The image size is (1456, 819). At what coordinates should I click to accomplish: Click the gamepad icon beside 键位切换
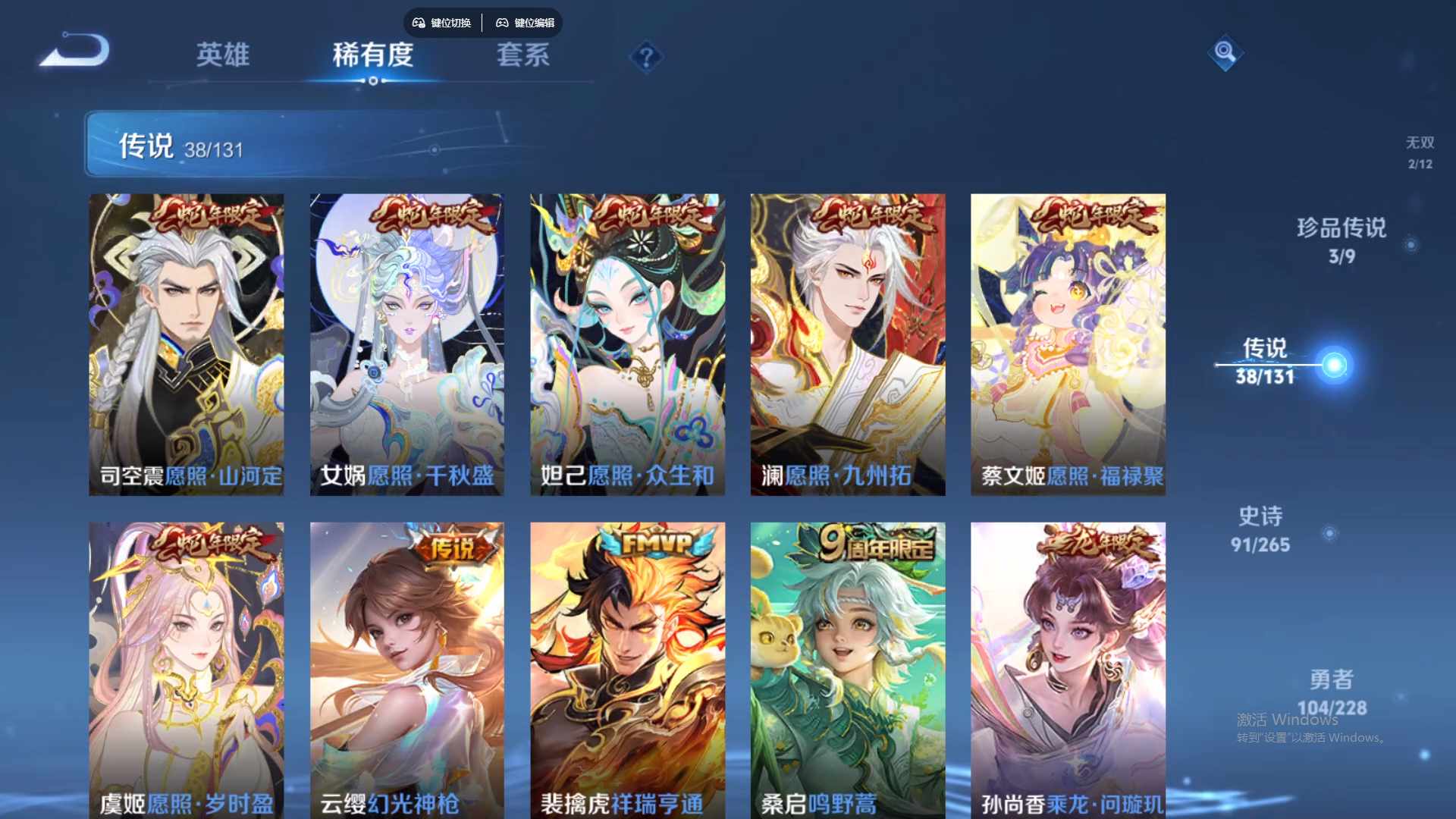point(417,23)
